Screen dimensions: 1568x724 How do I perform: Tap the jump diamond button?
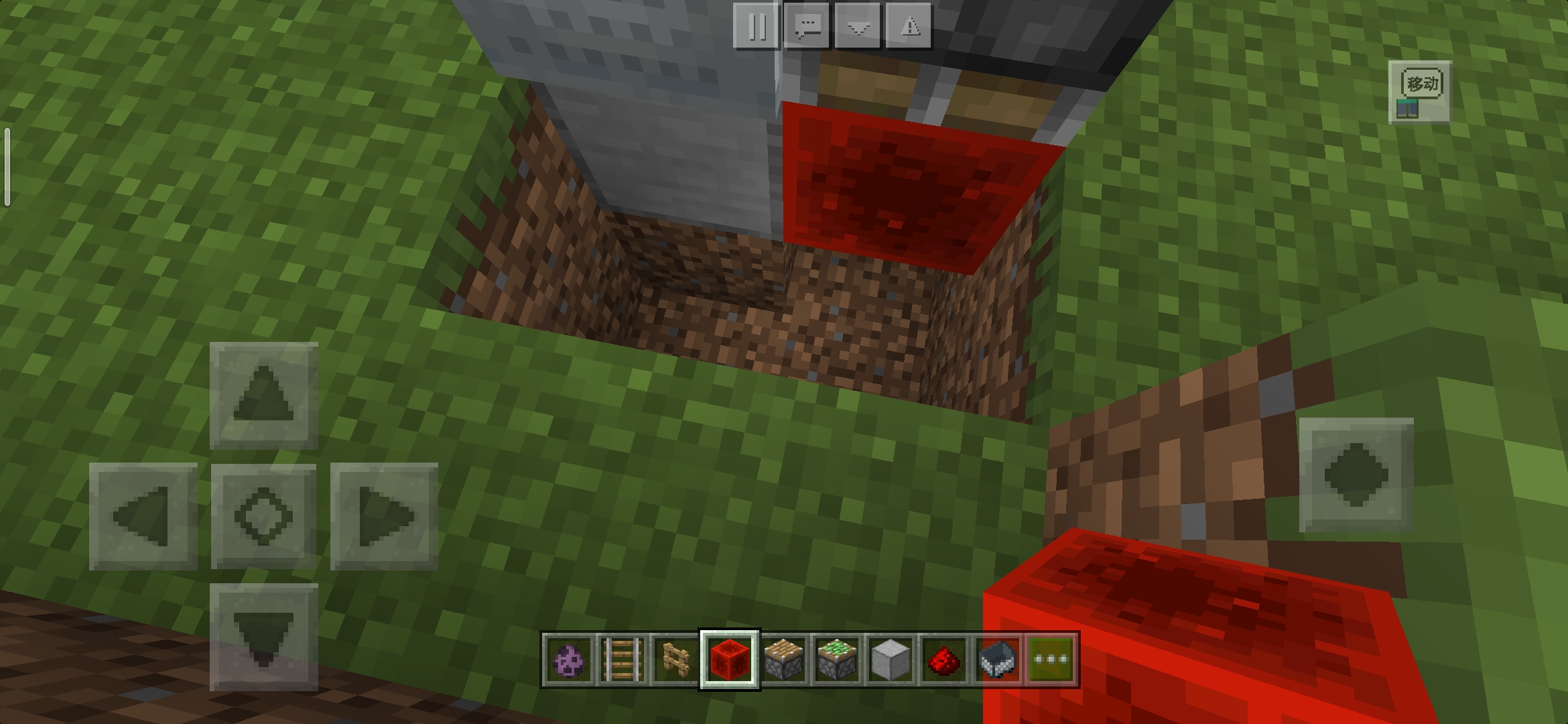(x=1356, y=475)
